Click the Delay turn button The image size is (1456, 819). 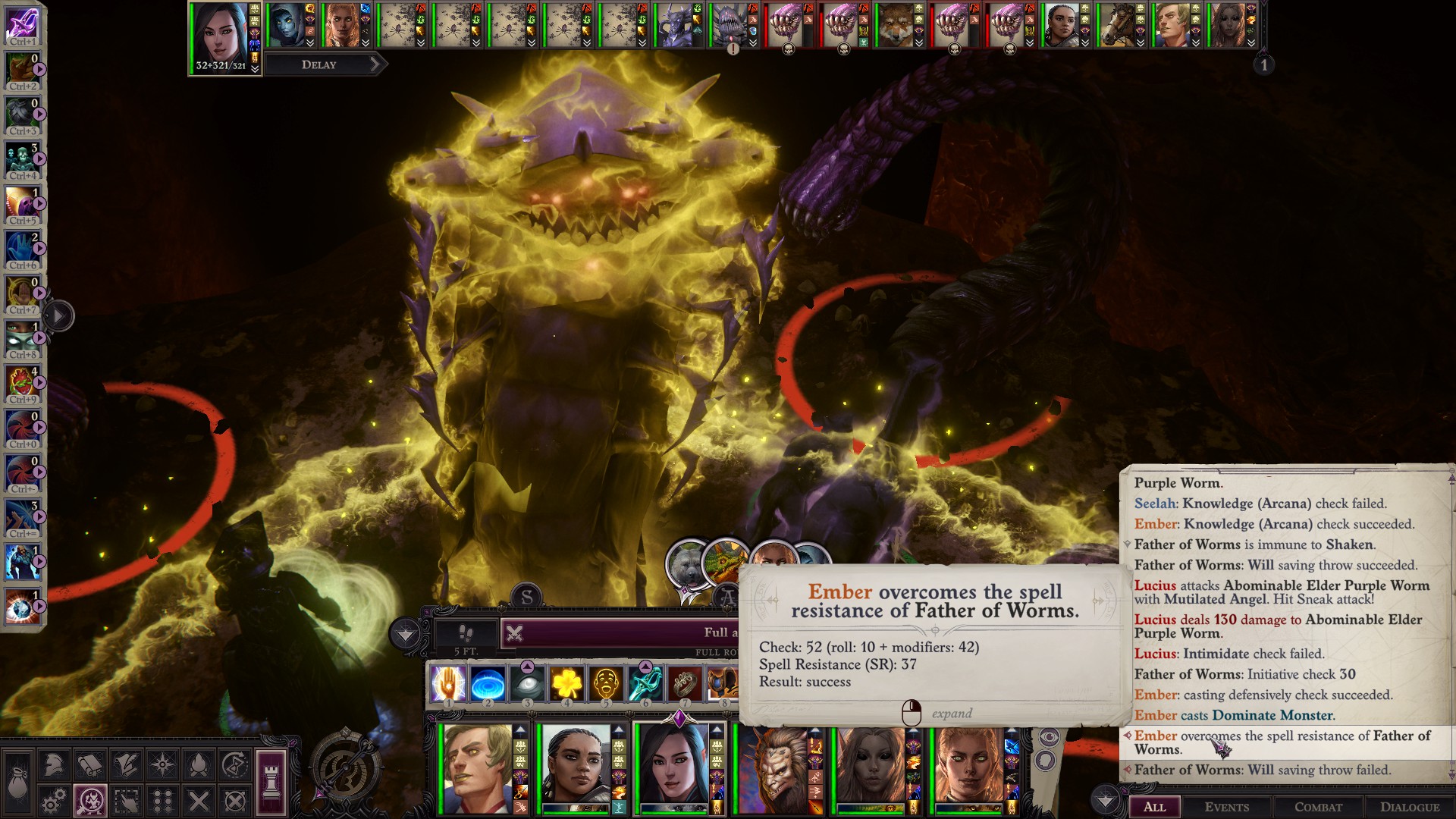[x=320, y=64]
